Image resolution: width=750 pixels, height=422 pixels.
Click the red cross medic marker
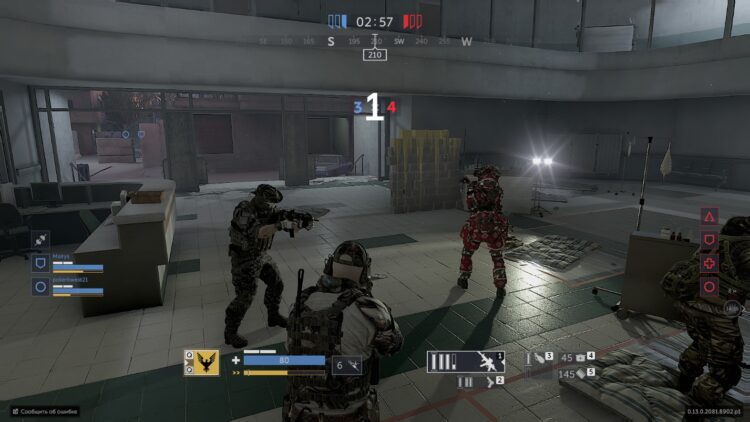point(709,263)
